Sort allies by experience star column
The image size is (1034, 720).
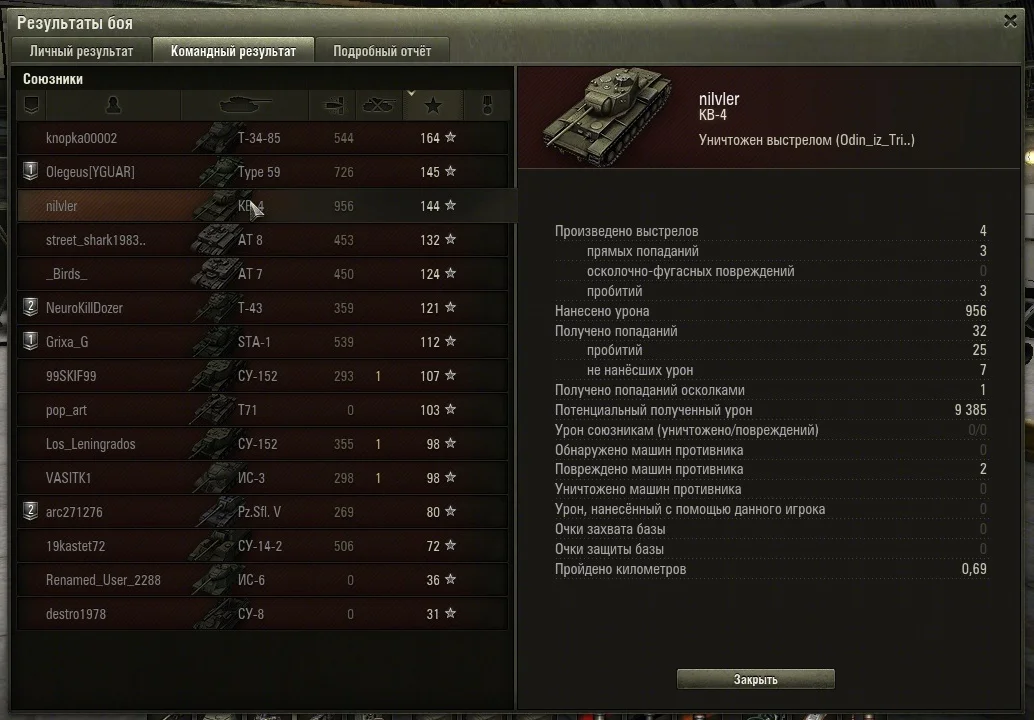click(x=432, y=105)
